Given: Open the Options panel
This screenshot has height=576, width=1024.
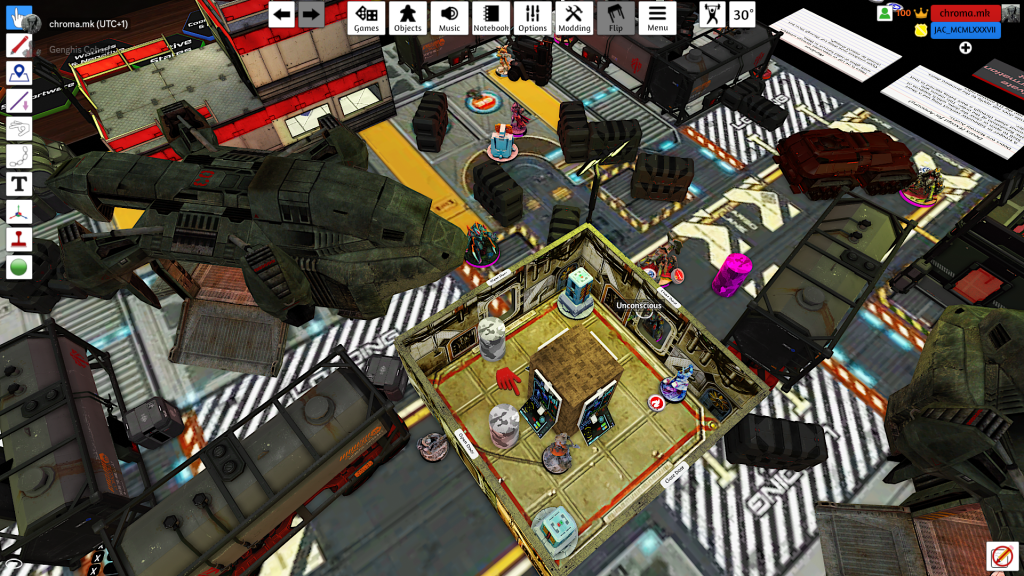Looking at the screenshot, I should (533, 17).
